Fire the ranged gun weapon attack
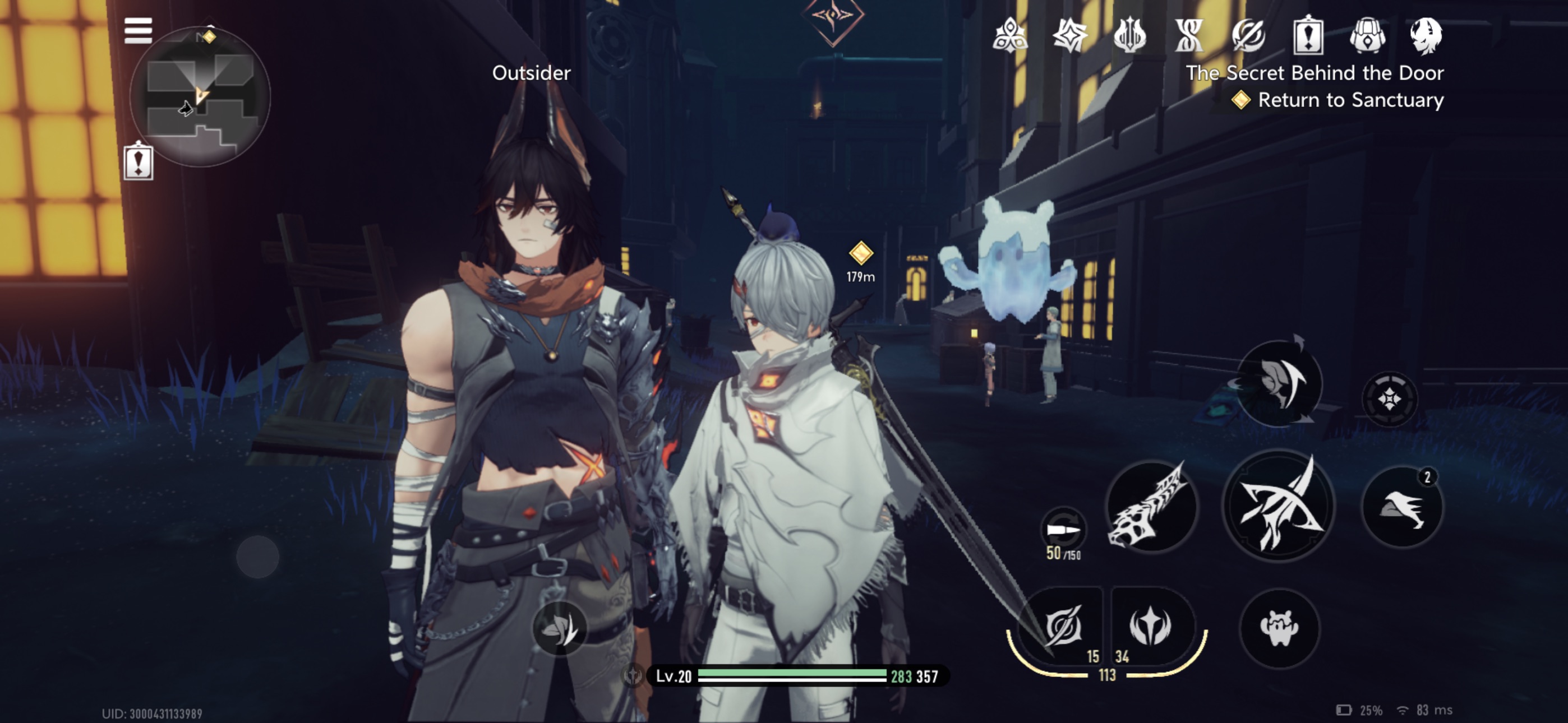Viewport: 1568px width, 723px height. click(1150, 506)
